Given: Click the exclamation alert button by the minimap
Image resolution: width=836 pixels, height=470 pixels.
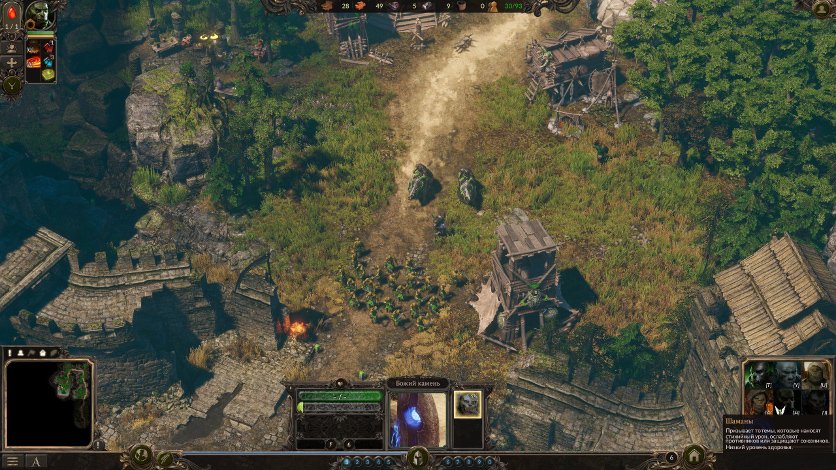Looking at the screenshot, I should click(x=99, y=444).
